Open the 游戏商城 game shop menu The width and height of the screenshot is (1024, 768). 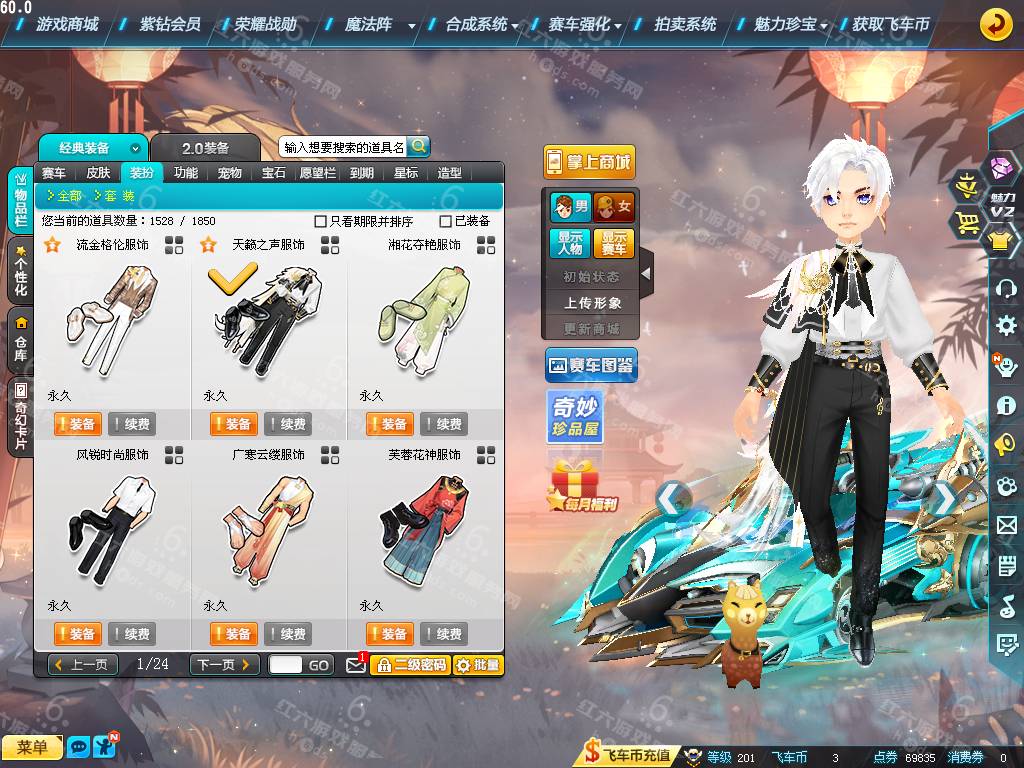(x=66, y=24)
